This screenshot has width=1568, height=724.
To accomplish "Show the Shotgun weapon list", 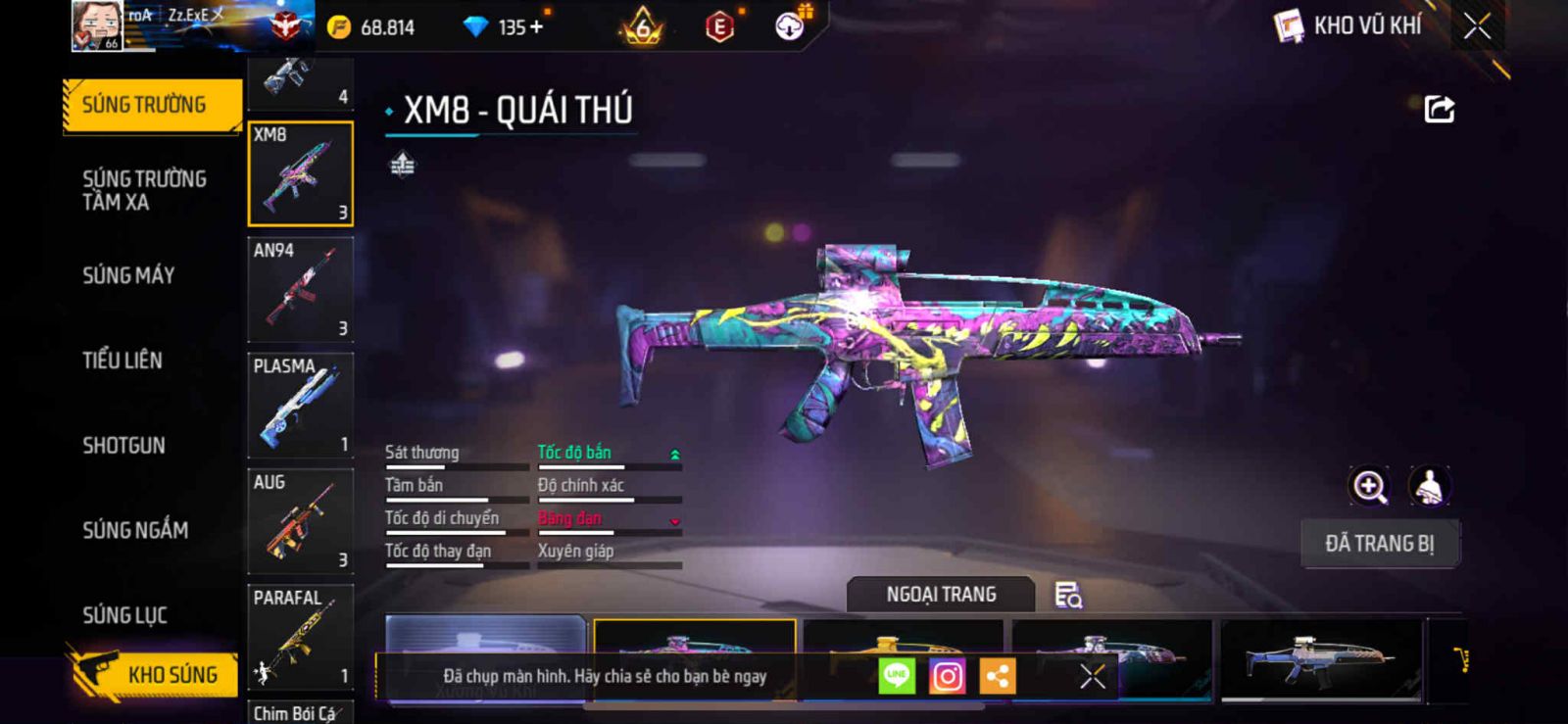I will [123, 446].
